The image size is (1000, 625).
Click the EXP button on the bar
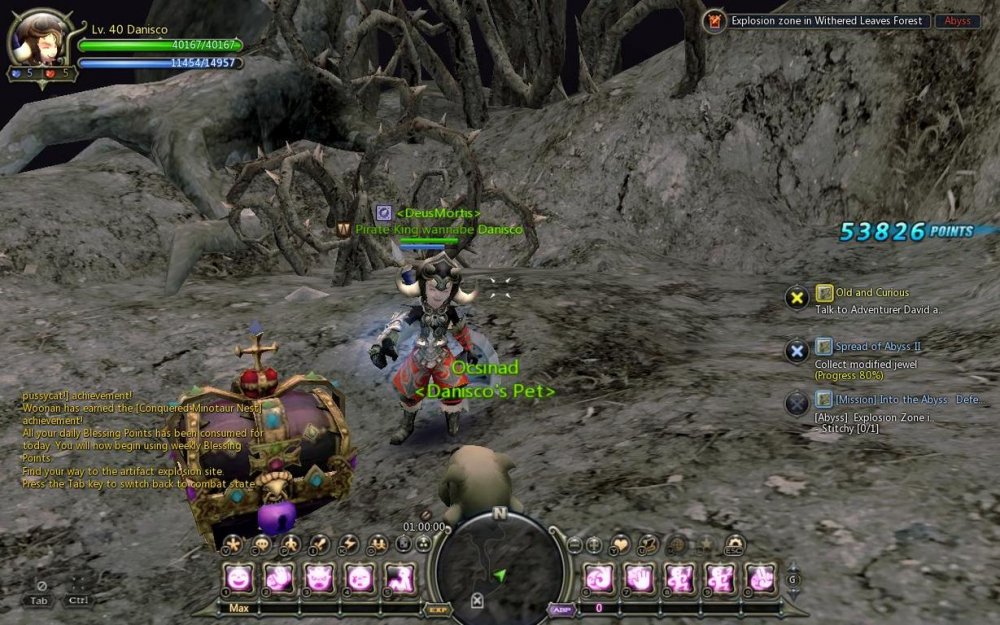pyautogui.click(x=437, y=608)
